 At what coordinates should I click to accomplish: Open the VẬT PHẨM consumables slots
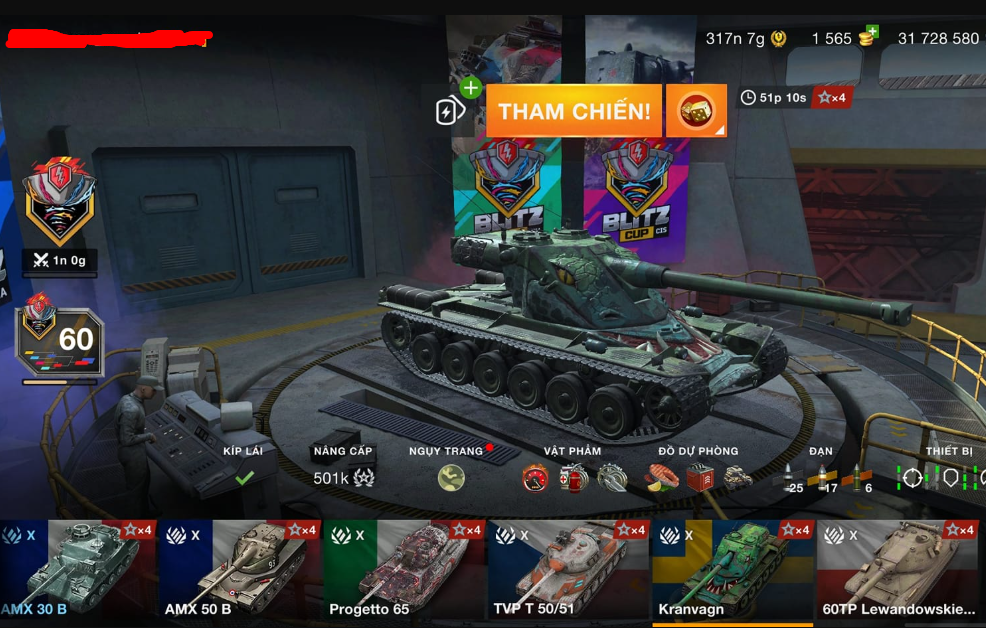tap(573, 472)
